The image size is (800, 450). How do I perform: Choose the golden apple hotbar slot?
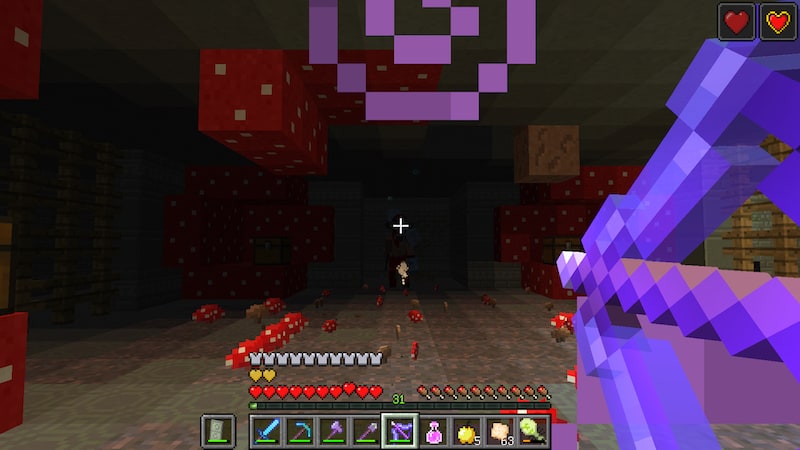[467, 431]
